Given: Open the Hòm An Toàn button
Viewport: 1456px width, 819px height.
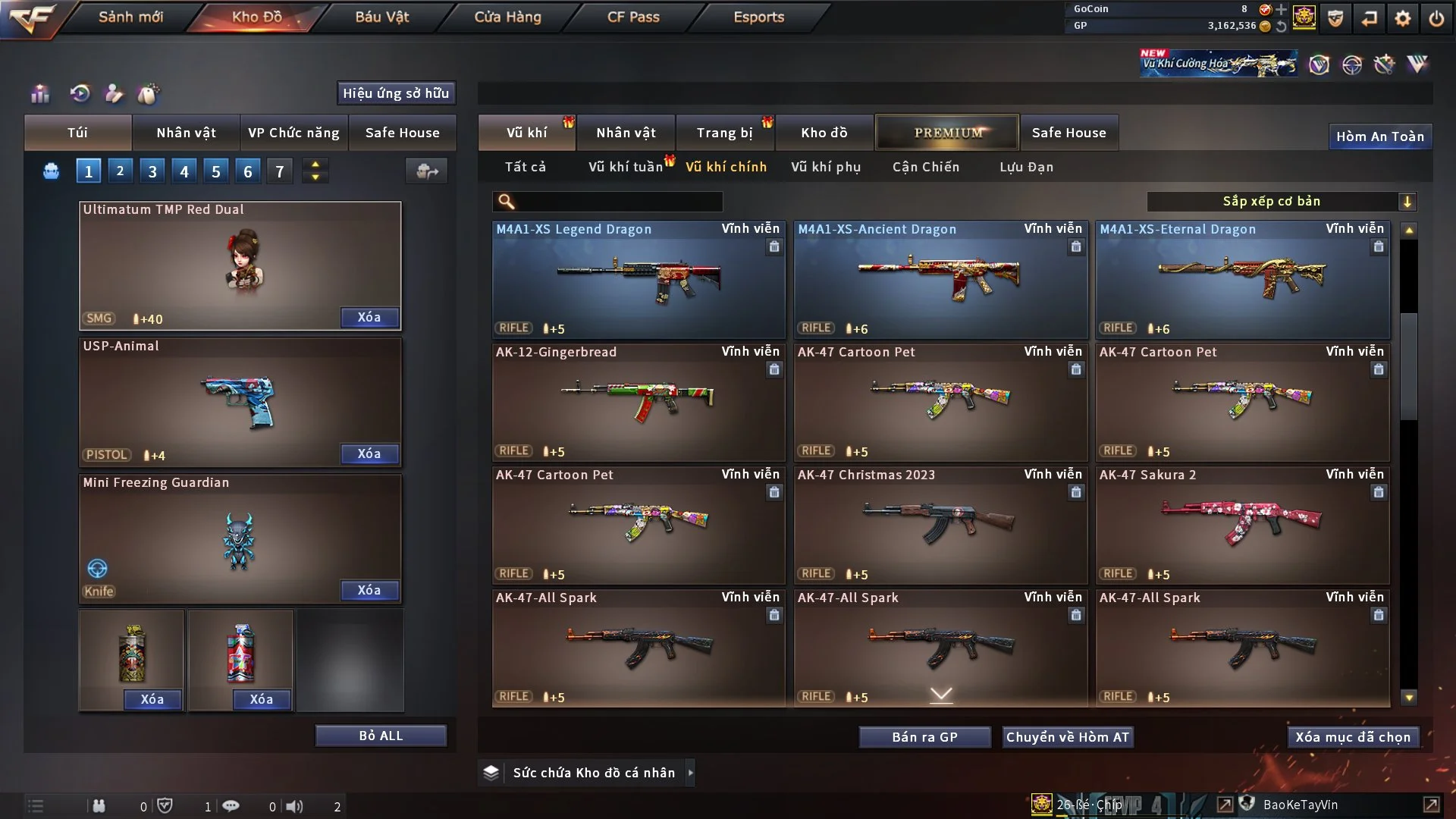Looking at the screenshot, I should (1379, 136).
